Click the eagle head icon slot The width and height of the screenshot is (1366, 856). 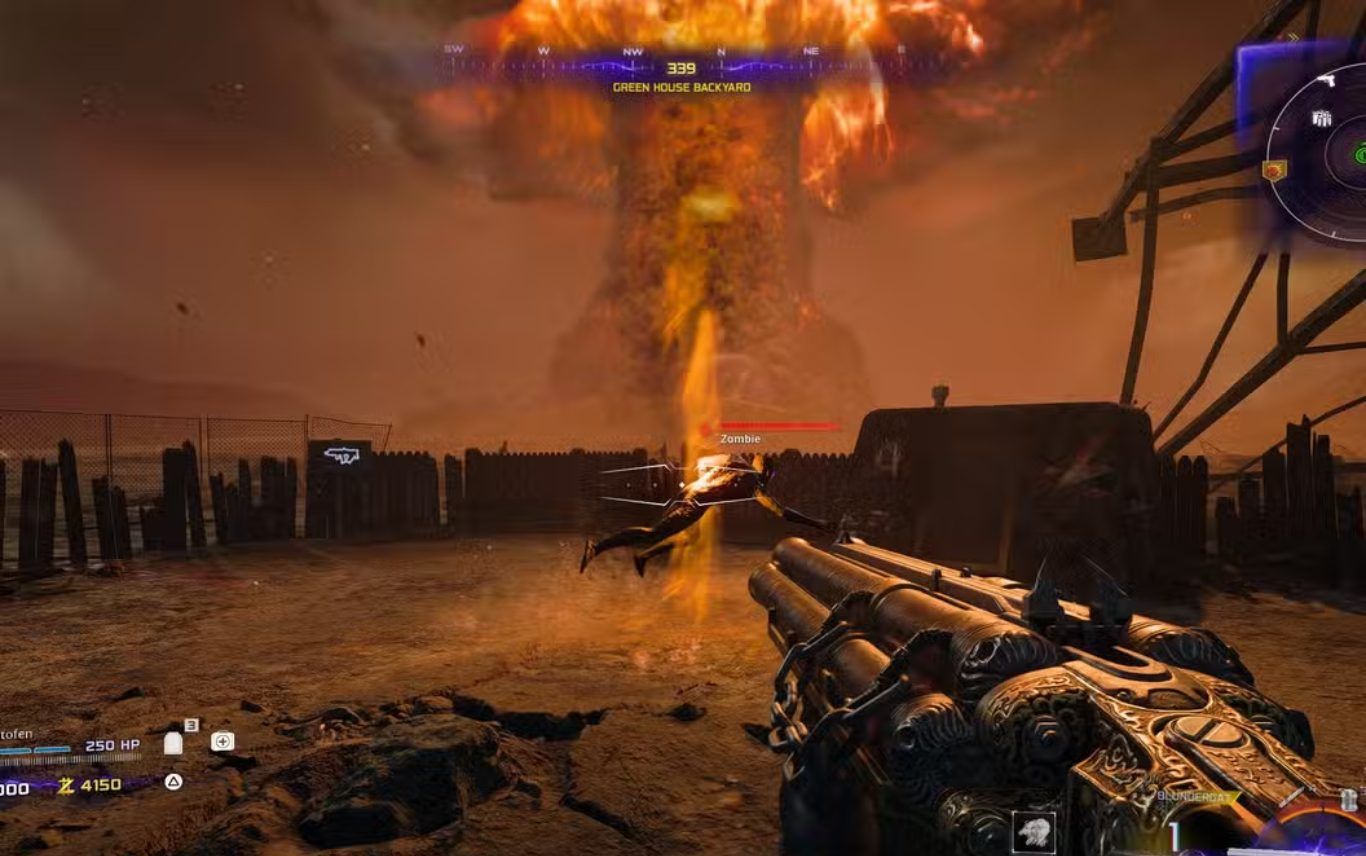[x=1033, y=831]
